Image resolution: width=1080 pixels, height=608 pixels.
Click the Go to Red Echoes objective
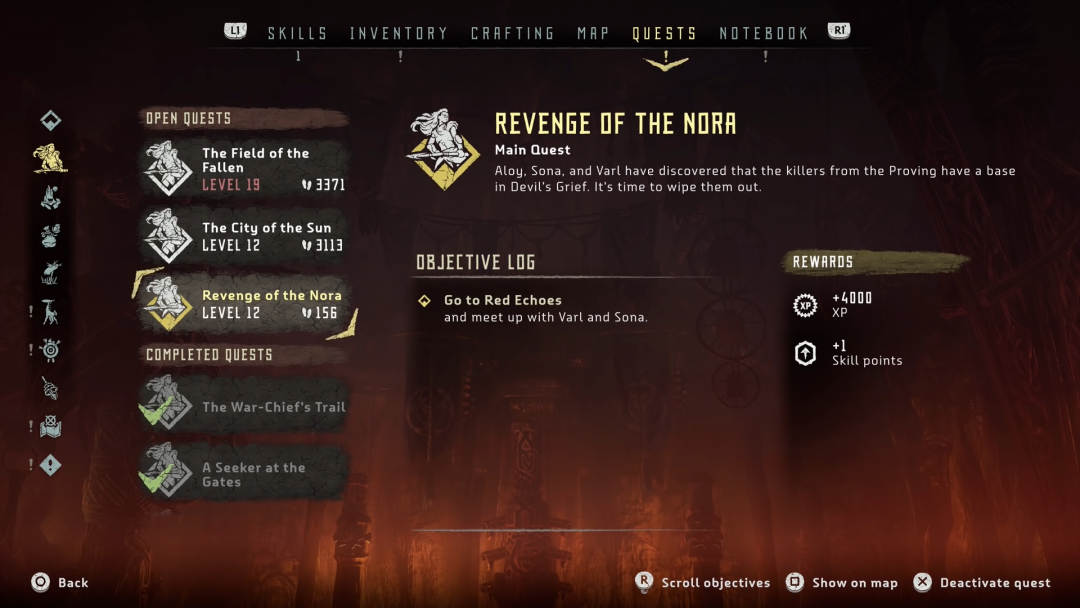[x=503, y=300]
